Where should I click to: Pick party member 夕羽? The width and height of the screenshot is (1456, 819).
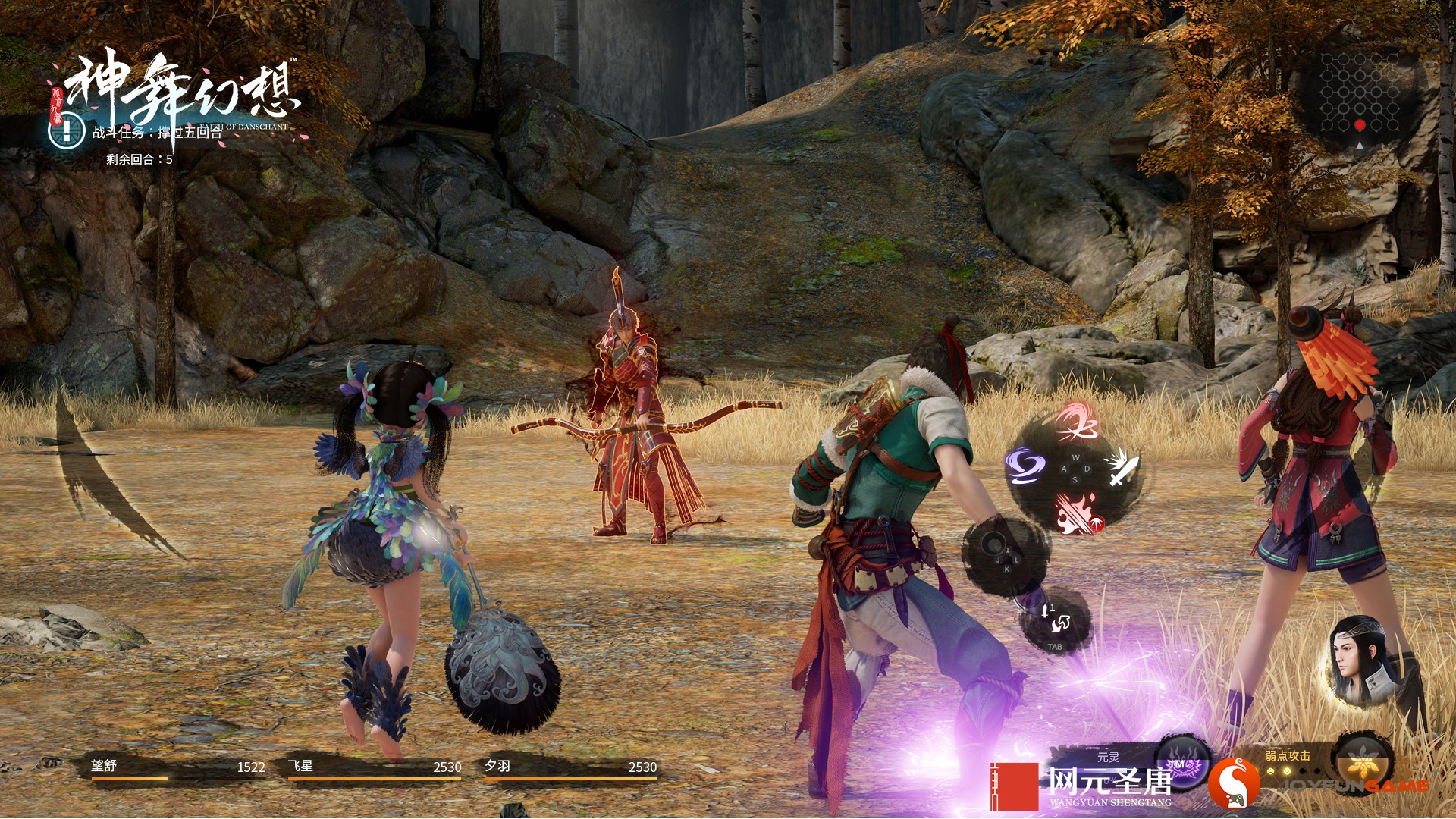570,768
